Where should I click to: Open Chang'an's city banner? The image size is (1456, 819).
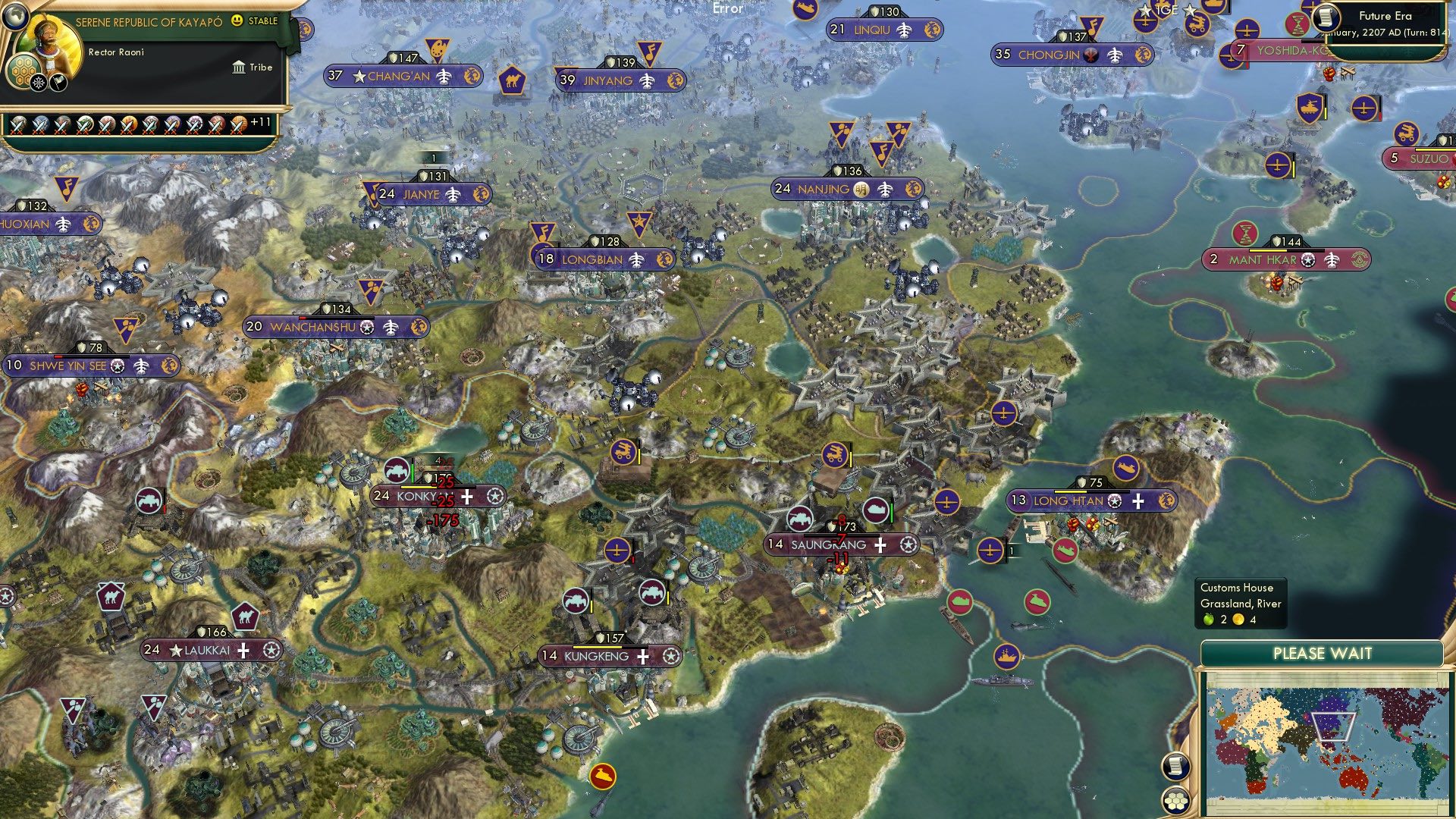pyautogui.click(x=398, y=76)
